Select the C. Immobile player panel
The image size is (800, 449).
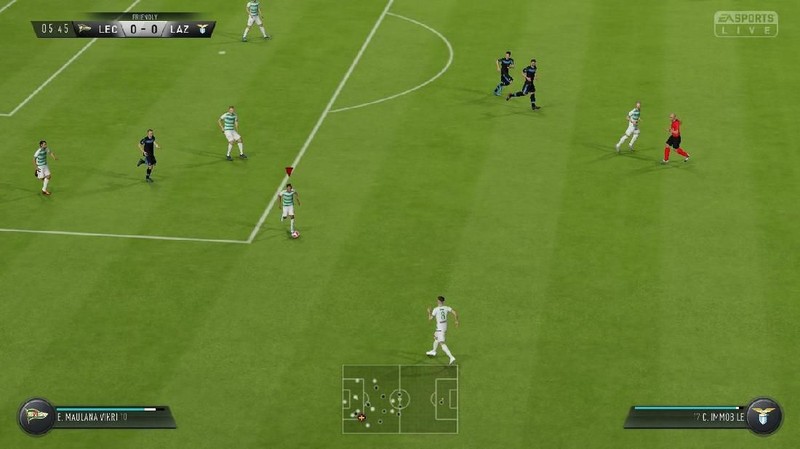(x=688, y=415)
